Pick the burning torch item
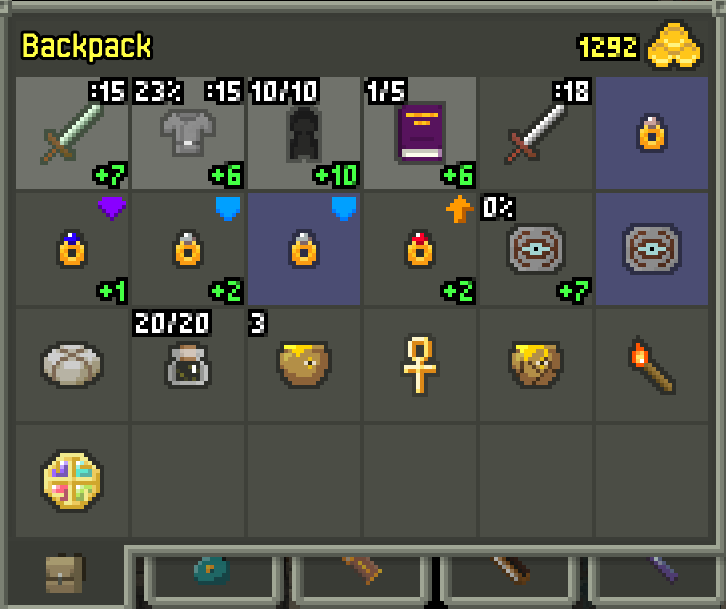Viewport: 726px width, 609px height. coord(651,365)
